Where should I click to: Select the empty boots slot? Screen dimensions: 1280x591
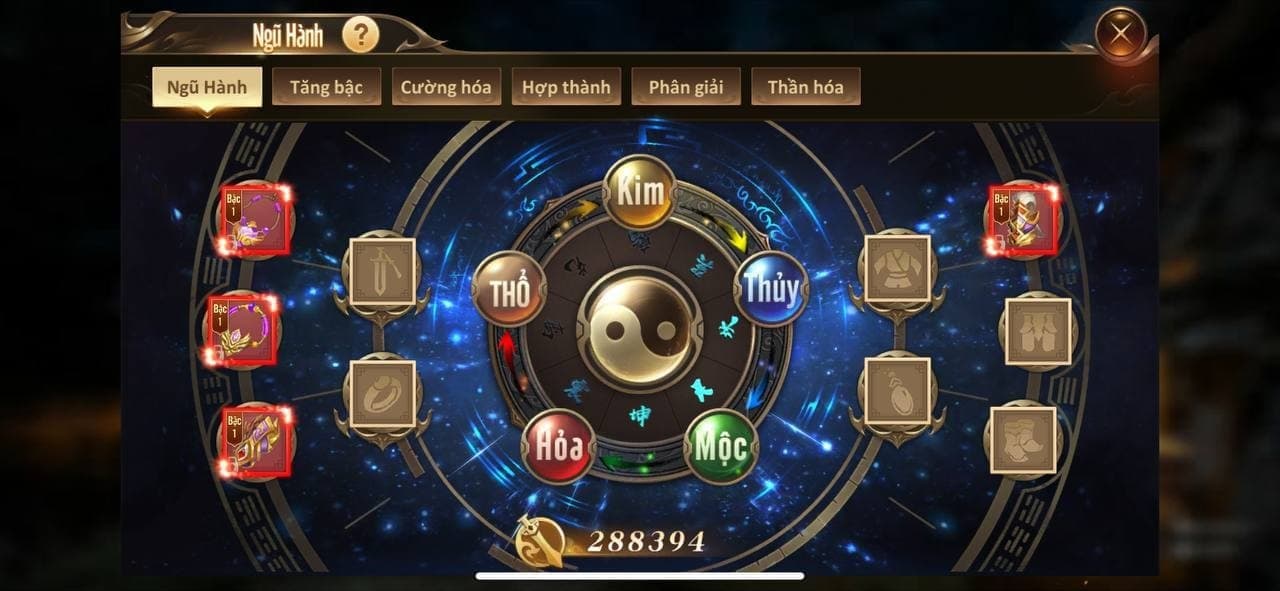point(1023,439)
